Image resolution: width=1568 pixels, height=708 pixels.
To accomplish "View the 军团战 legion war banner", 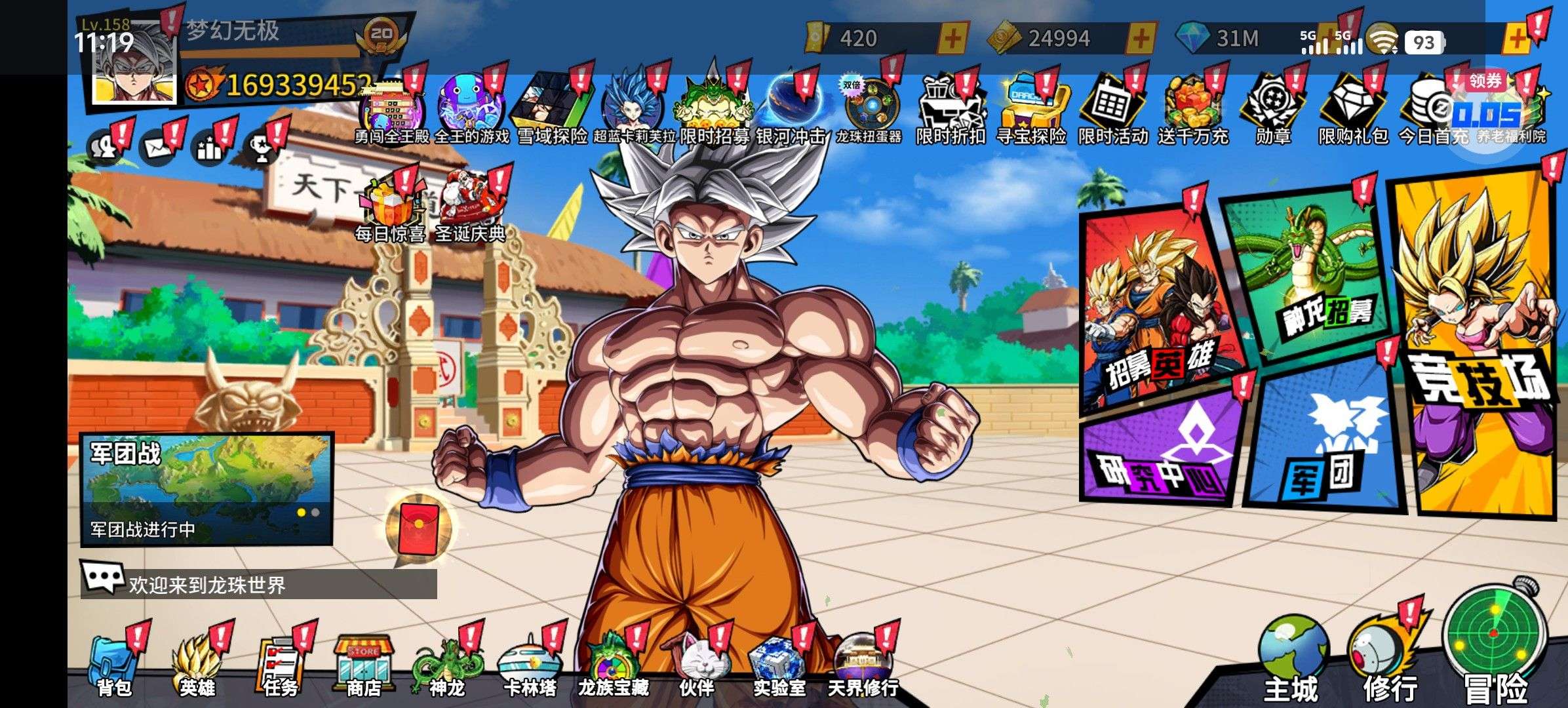I will pyautogui.click(x=206, y=488).
